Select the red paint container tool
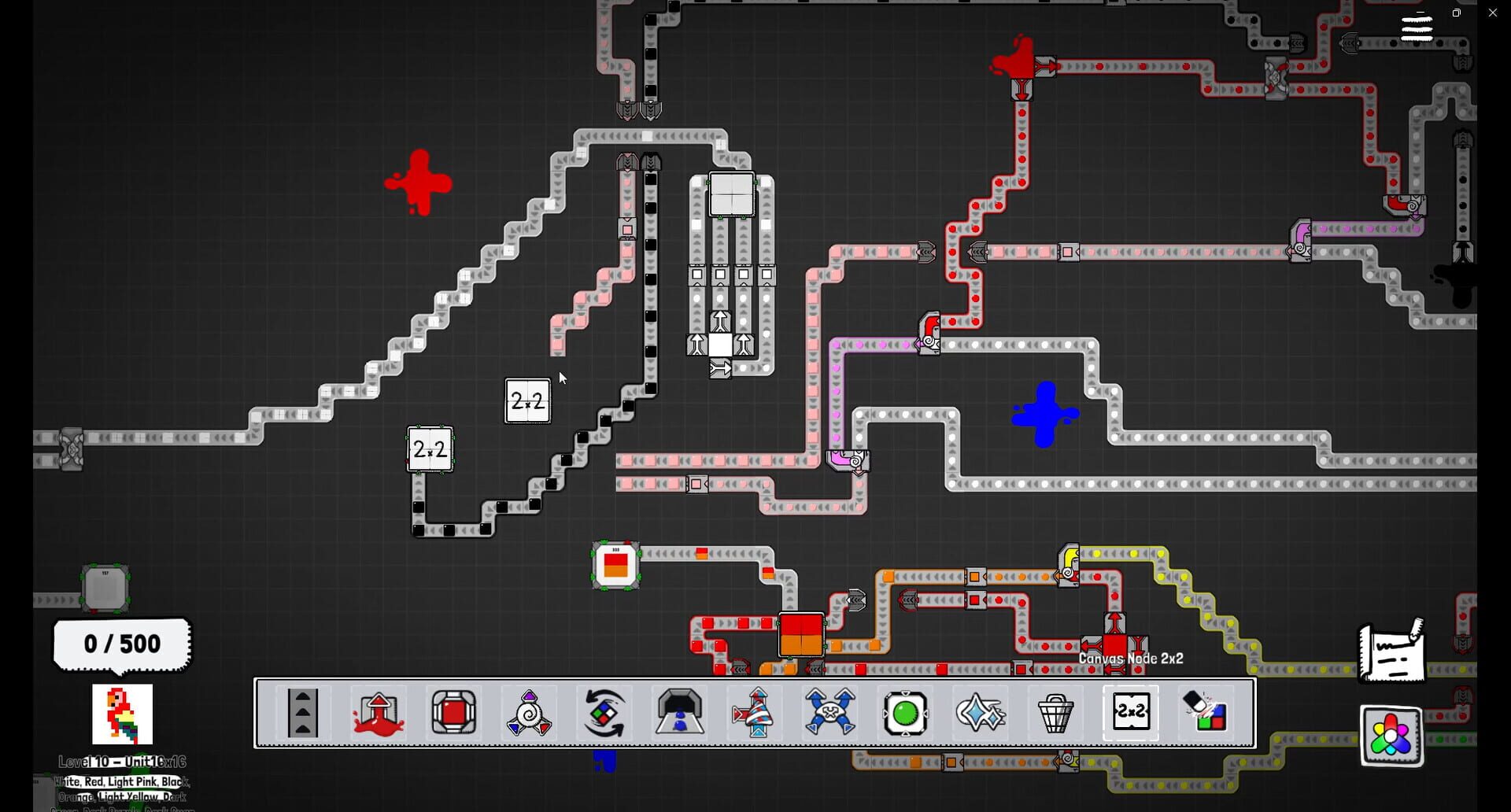Viewport: 1511px width, 812px height. 454,713
